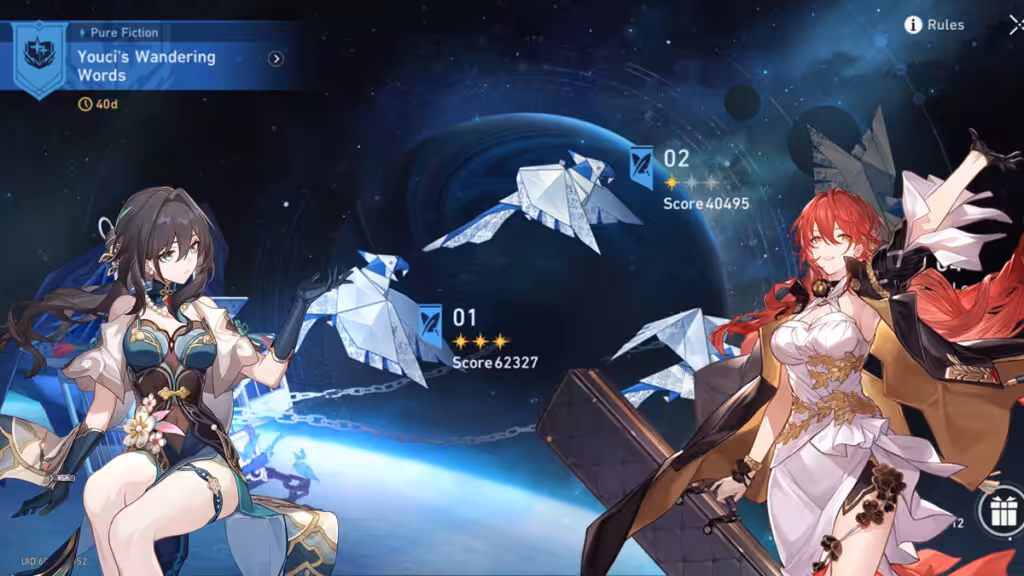The width and height of the screenshot is (1024, 576).
Task: Choose stage 02 node
Action: click(x=642, y=164)
